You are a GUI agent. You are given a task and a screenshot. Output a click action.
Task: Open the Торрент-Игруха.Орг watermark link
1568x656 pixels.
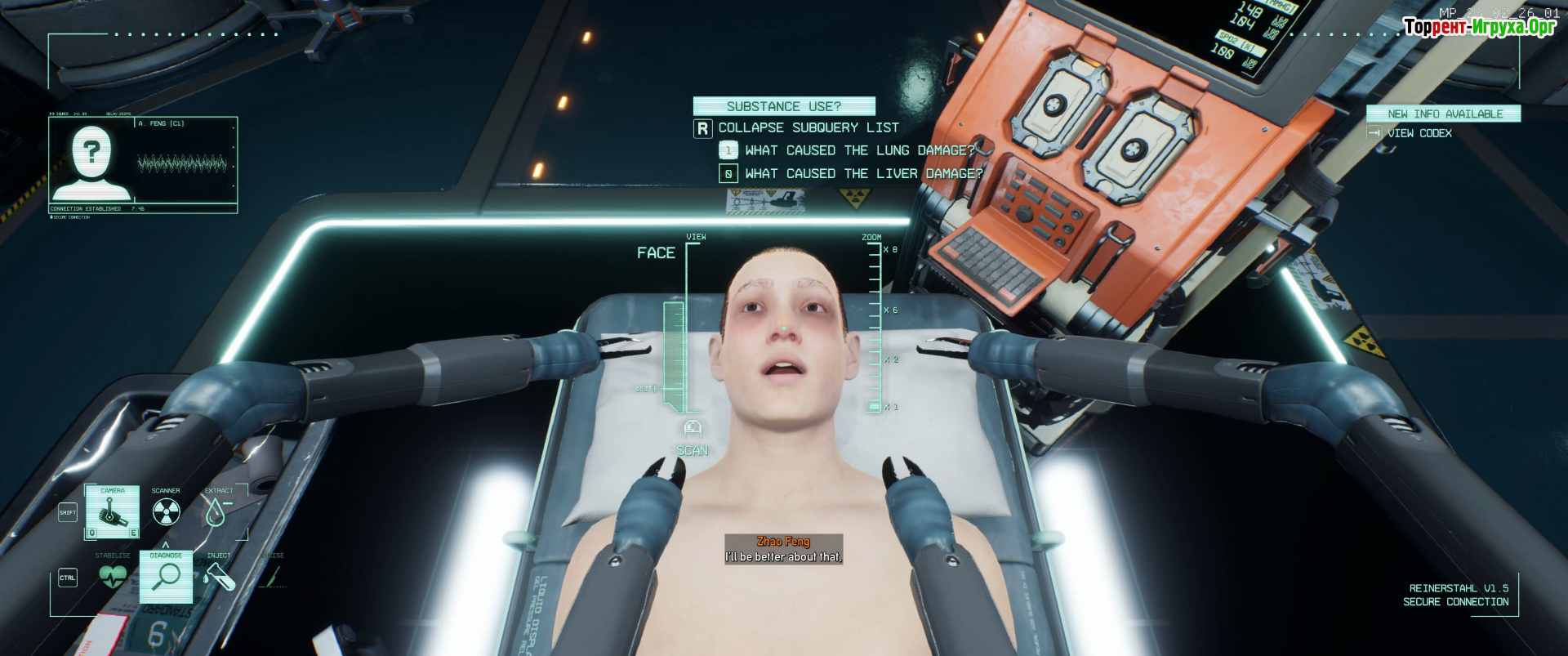1479,27
